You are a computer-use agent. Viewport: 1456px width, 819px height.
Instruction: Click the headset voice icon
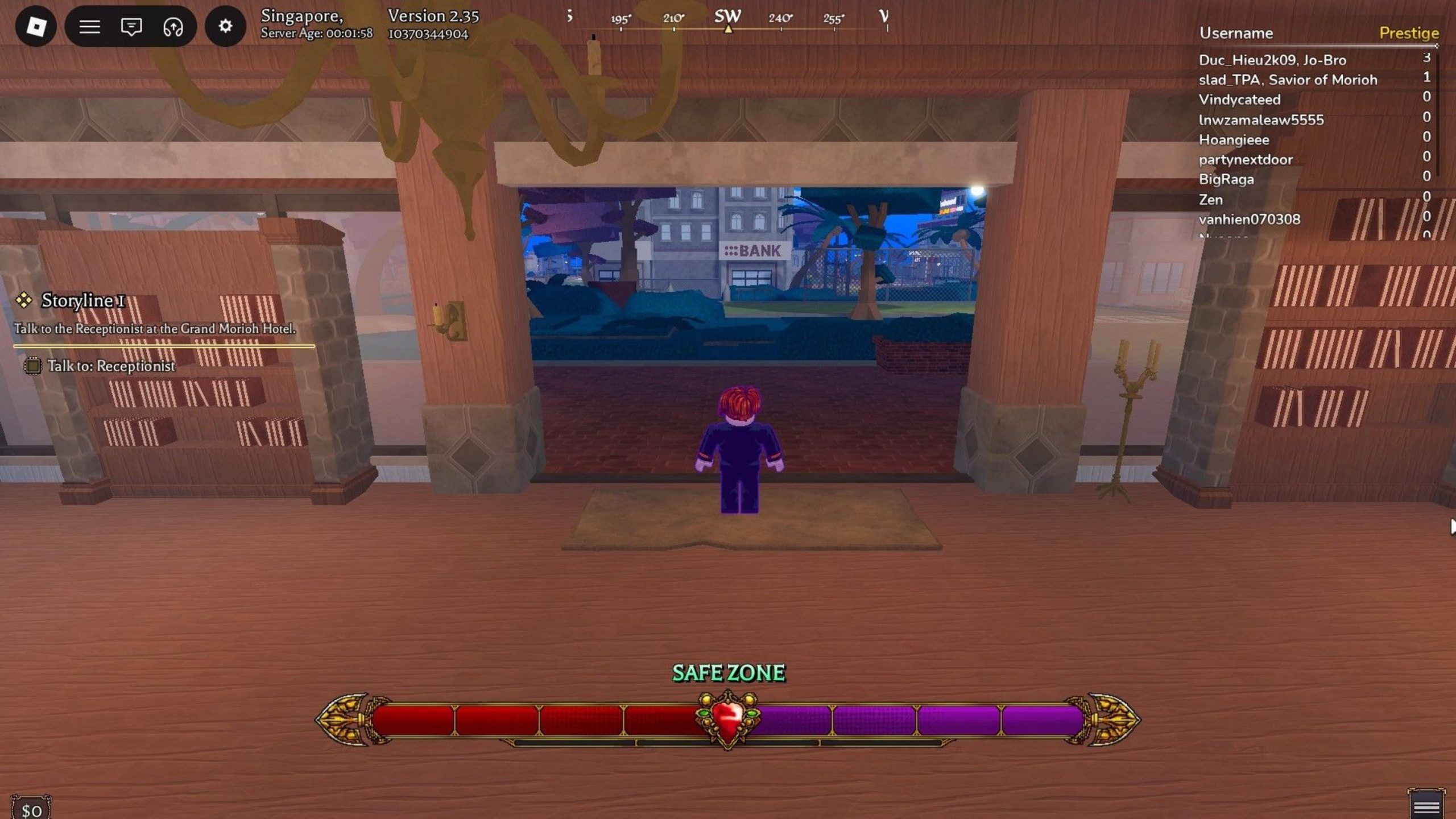(x=173, y=26)
